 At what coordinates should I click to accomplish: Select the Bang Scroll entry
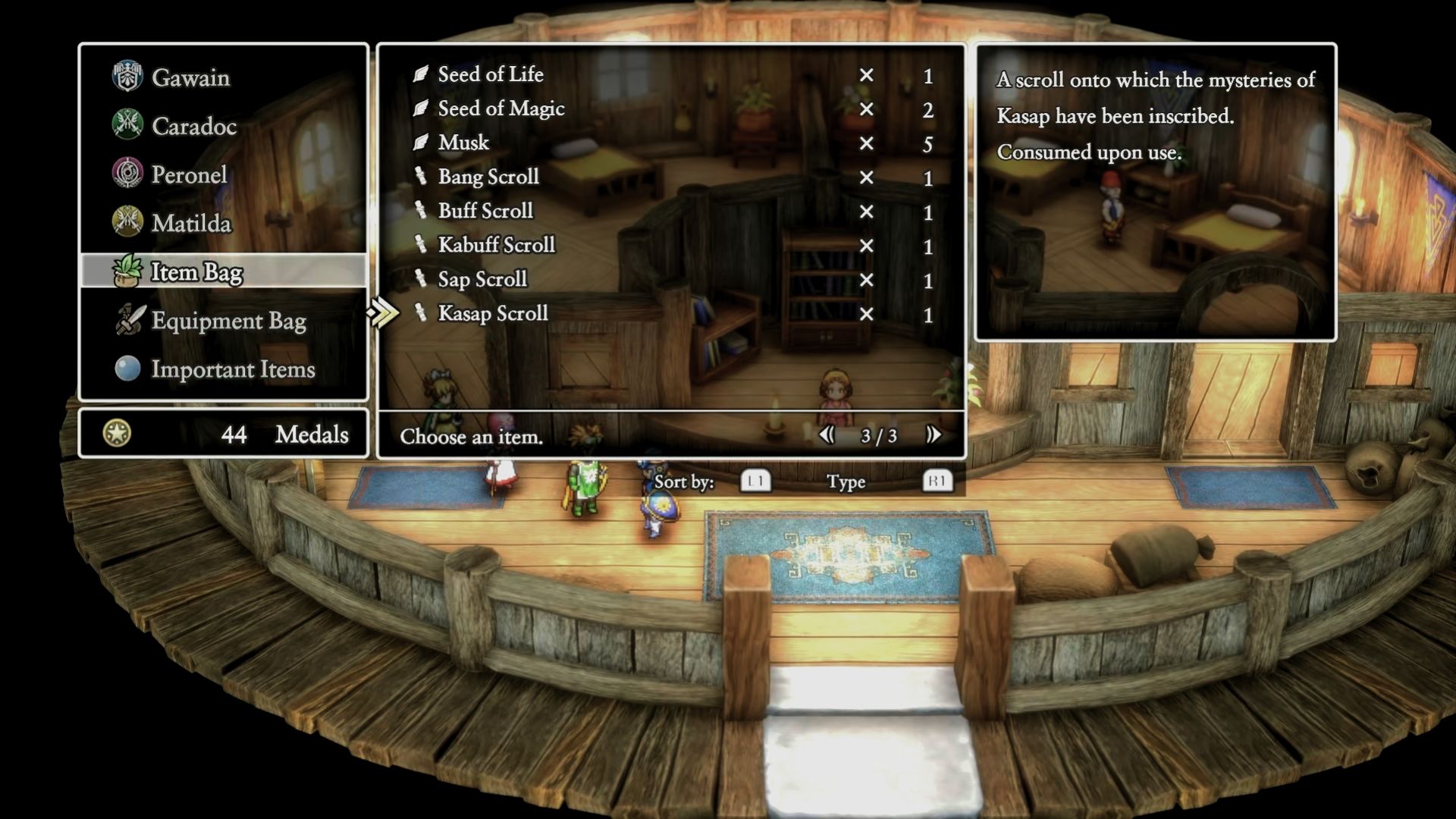click(x=488, y=177)
